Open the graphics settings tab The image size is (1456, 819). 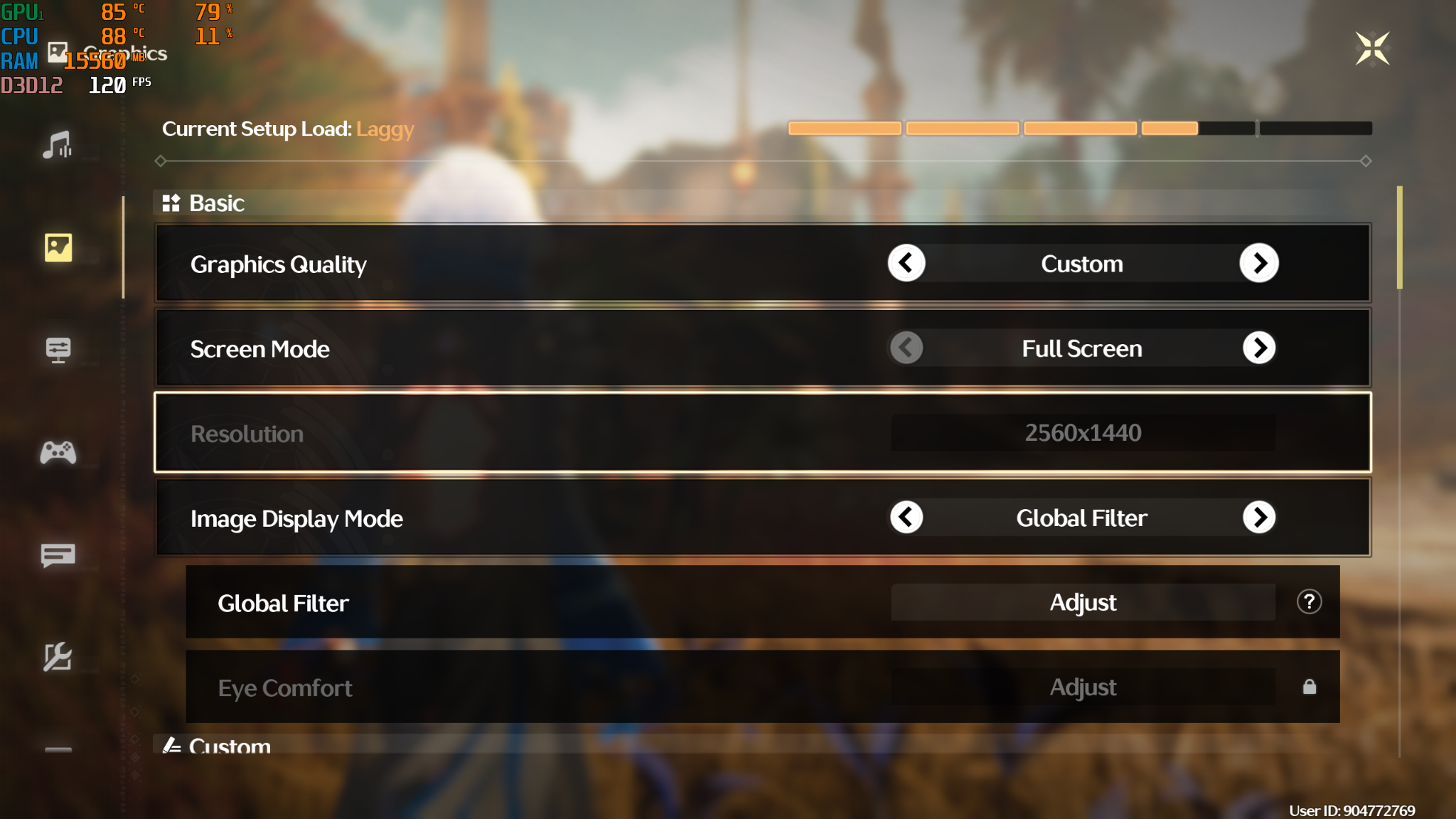pos(58,247)
